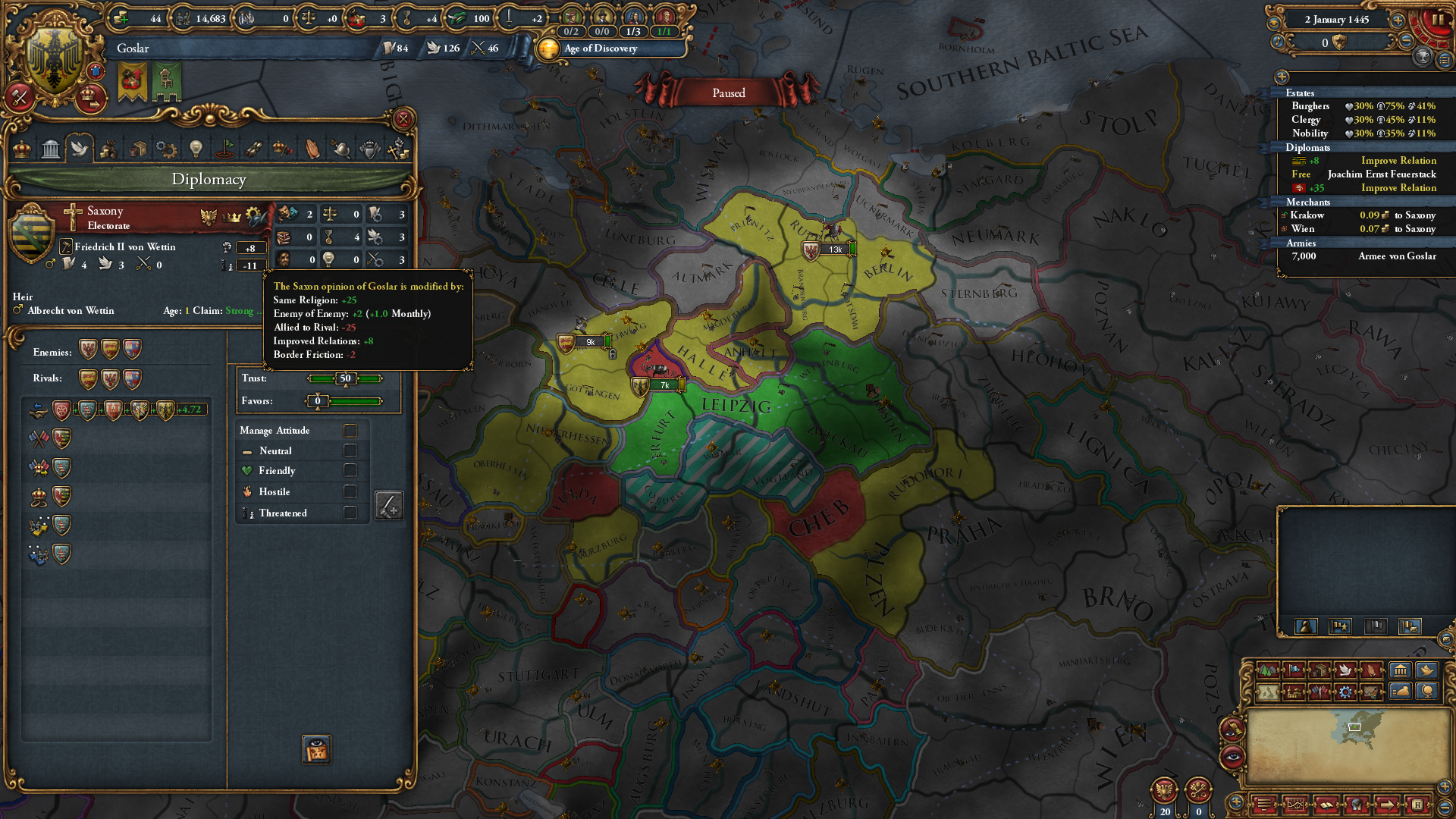Open the Religion panel praying hands icon
Image resolution: width=1456 pixels, height=819 pixels.
(312, 149)
